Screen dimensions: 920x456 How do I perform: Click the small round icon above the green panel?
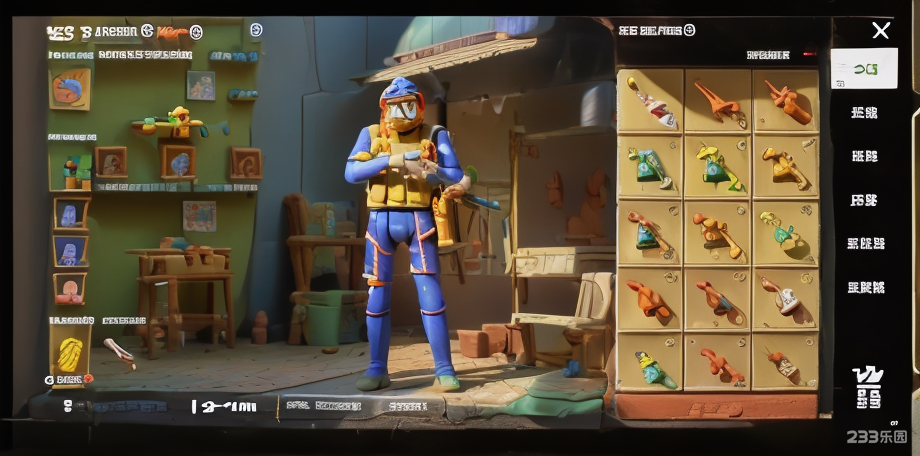(x=256, y=30)
